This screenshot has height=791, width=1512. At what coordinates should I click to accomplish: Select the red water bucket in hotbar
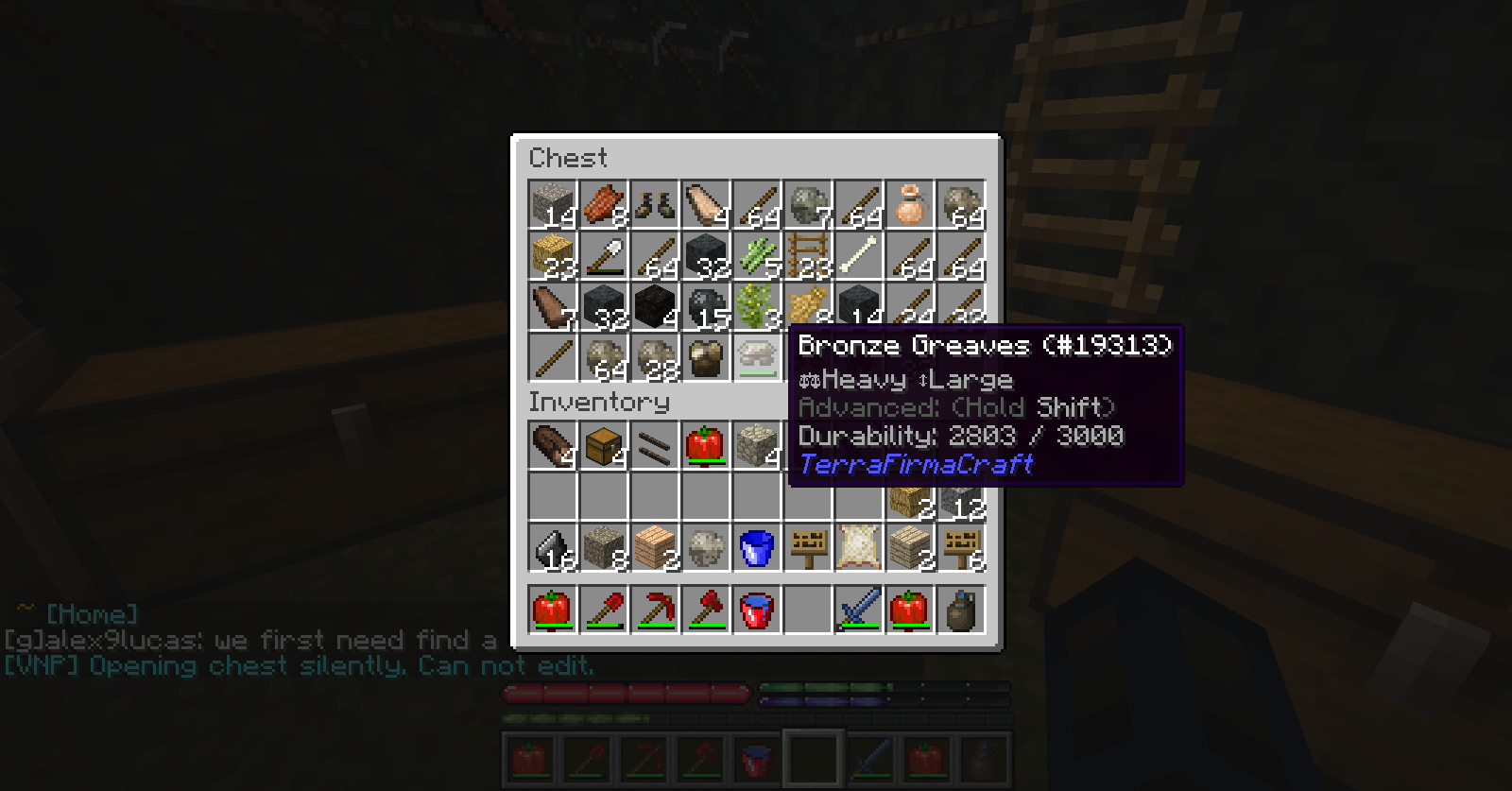click(x=757, y=610)
